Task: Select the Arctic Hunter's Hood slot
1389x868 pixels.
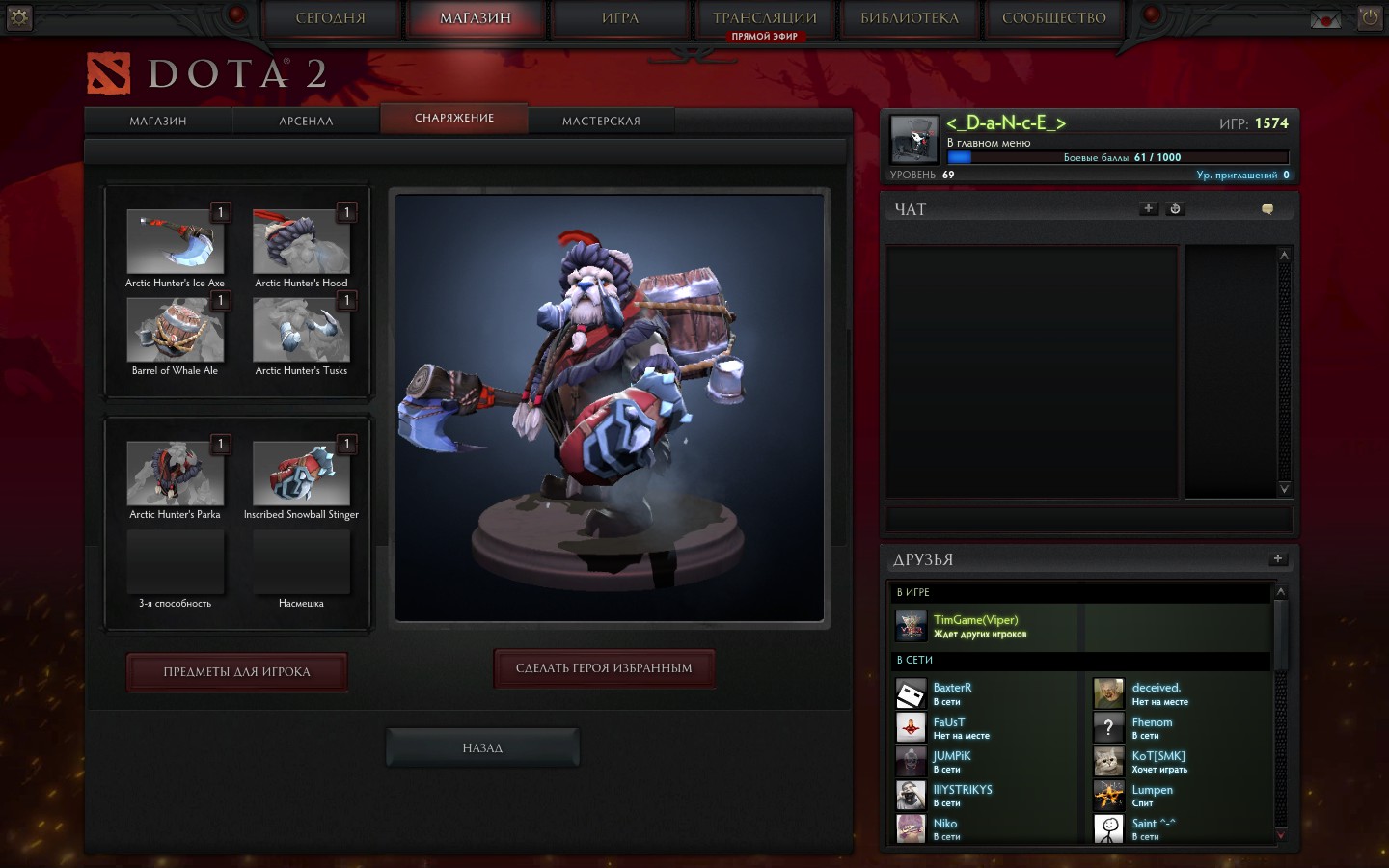Action: (301, 242)
